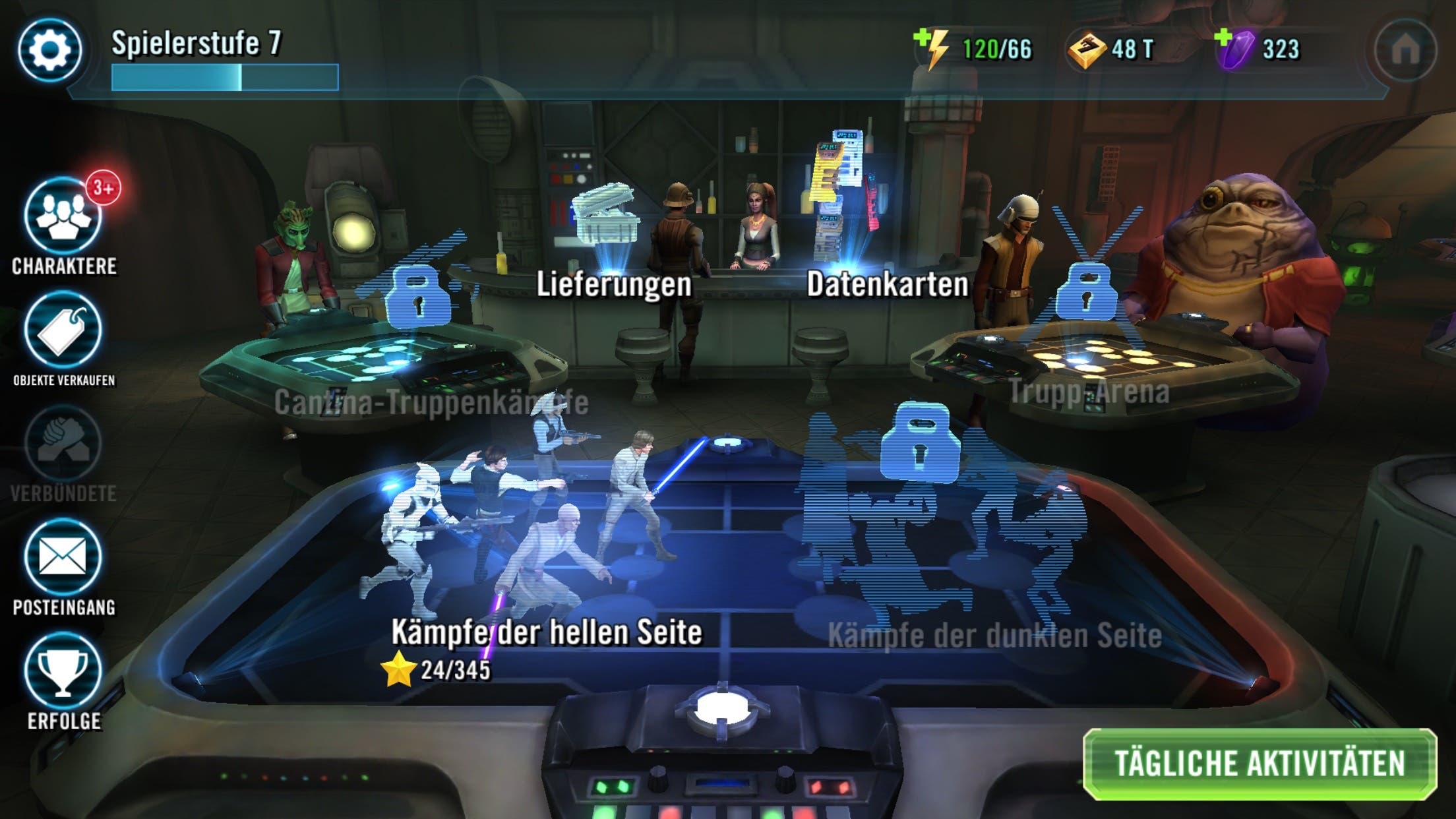Screen dimensions: 1456x819
Task: Add more energy with the lightning plus icon
Action: tap(931, 48)
